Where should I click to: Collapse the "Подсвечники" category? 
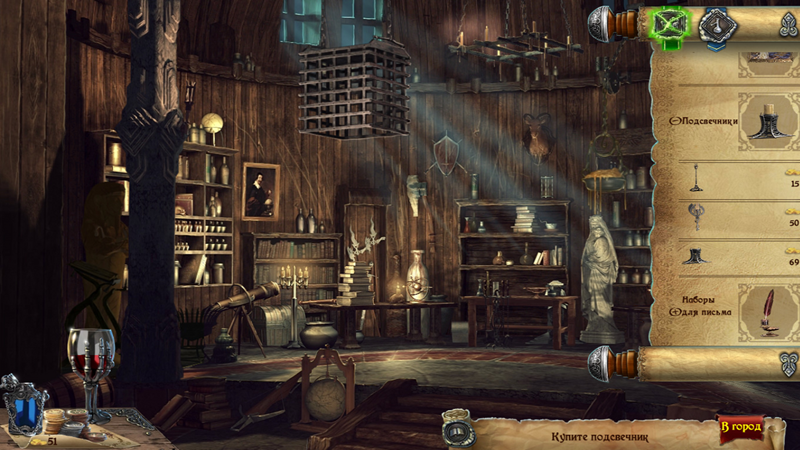673,121
